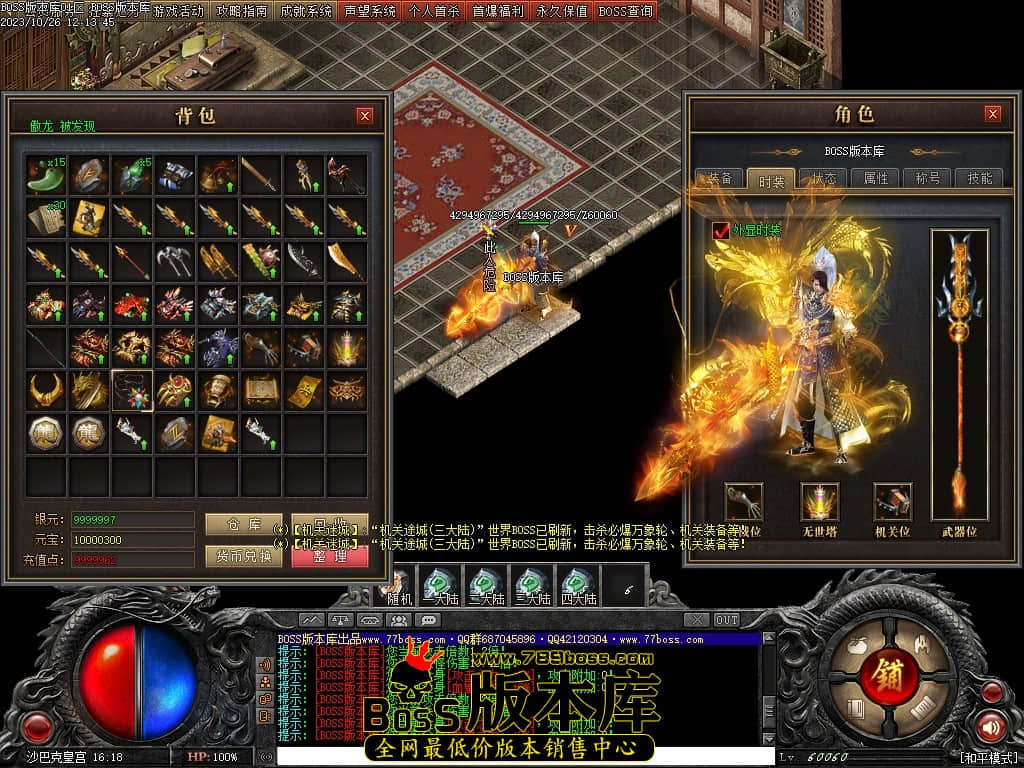Image resolution: width=1024 pixels, height=768 pixels.
Task: Show the 称号 titles tab
Action: (x=927, y=179)
